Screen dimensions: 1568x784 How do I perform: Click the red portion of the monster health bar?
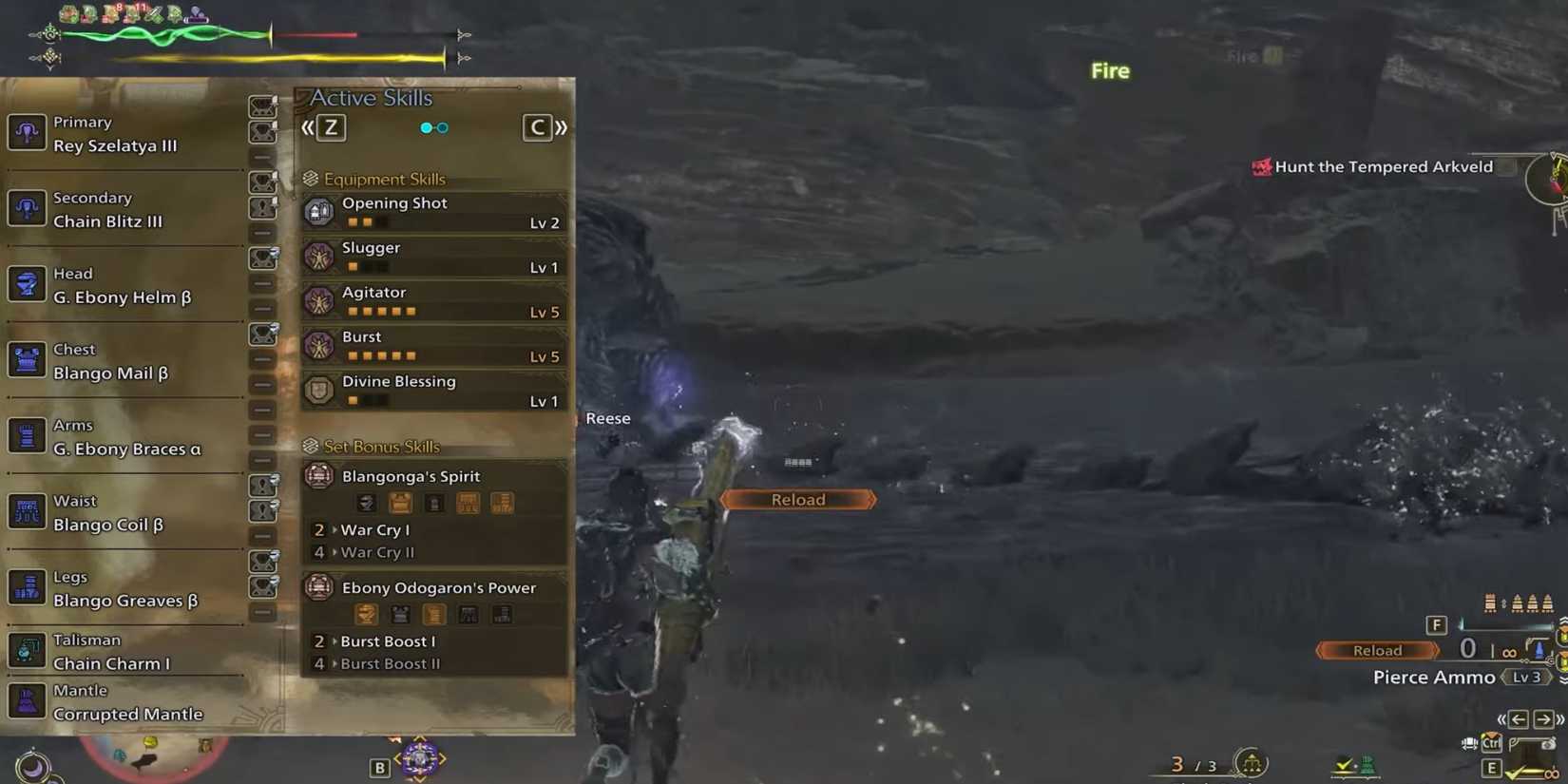point(314,33)
